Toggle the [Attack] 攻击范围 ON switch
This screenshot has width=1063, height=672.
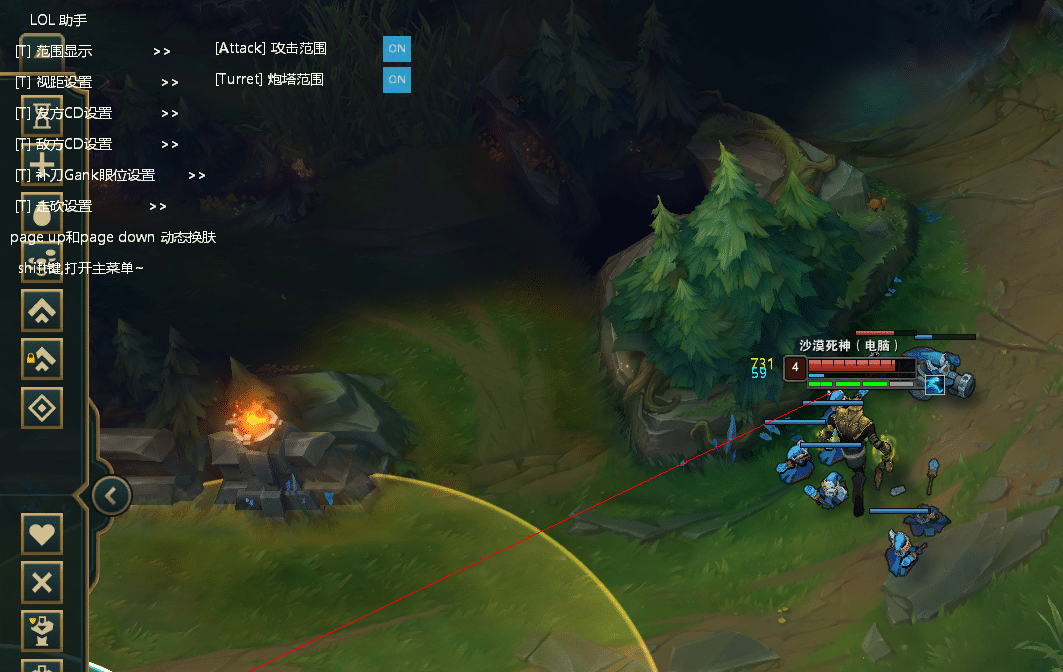[x=397, y=48]
